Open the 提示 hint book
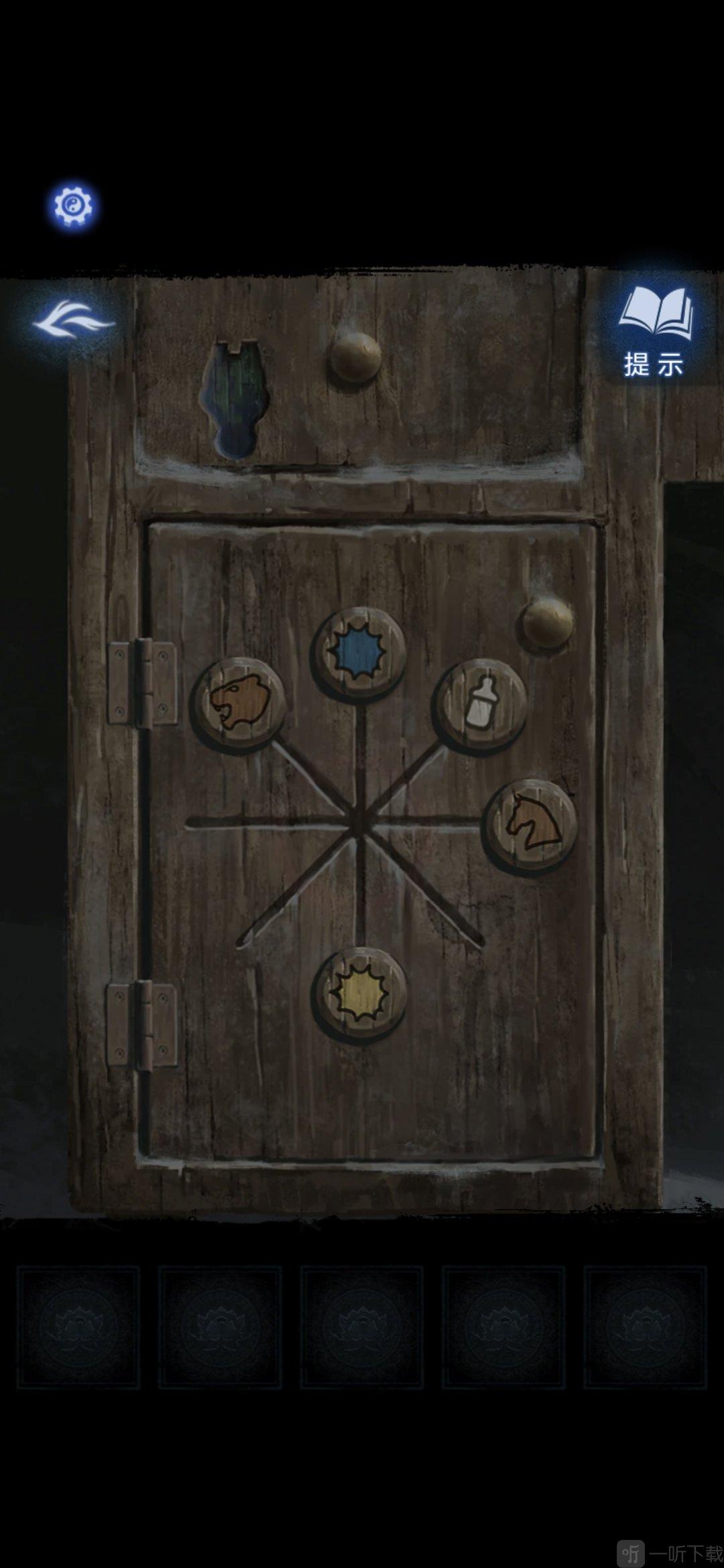This screenshot has width=724, height=1568. point(654,332)
